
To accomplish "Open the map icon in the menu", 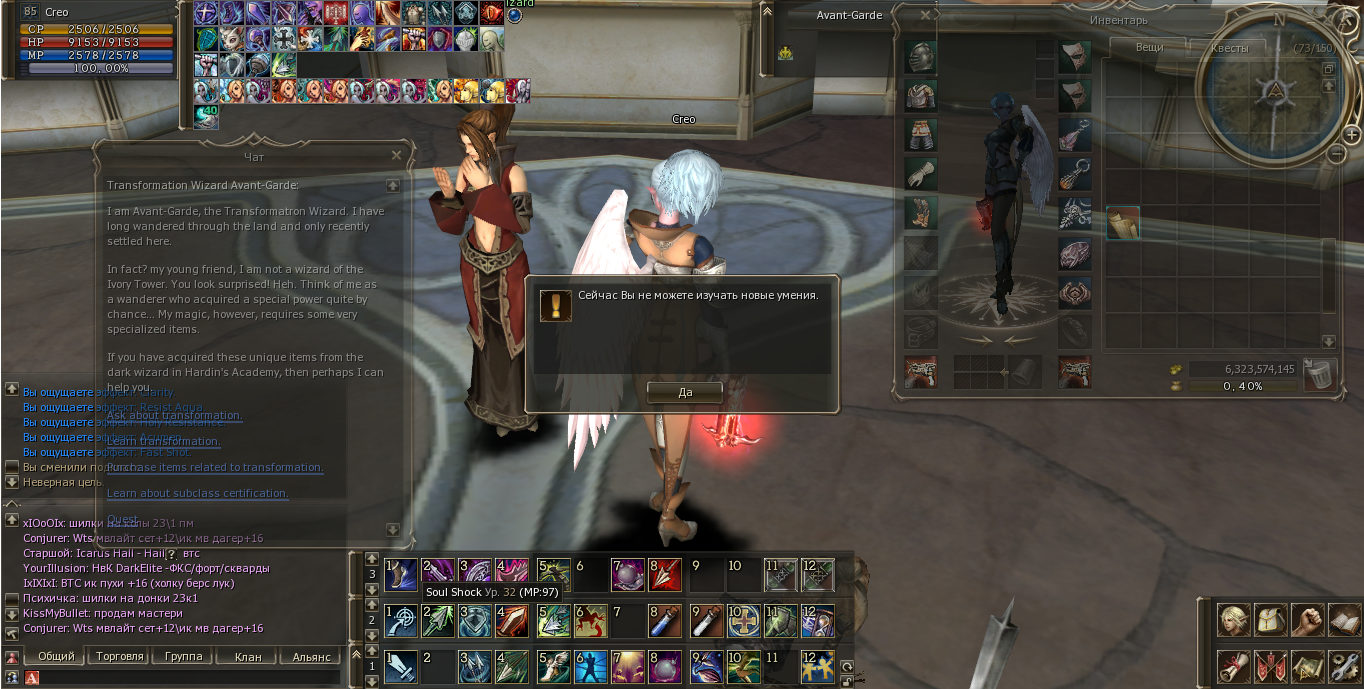I will pyautogui.click(x=1307, y=664).
